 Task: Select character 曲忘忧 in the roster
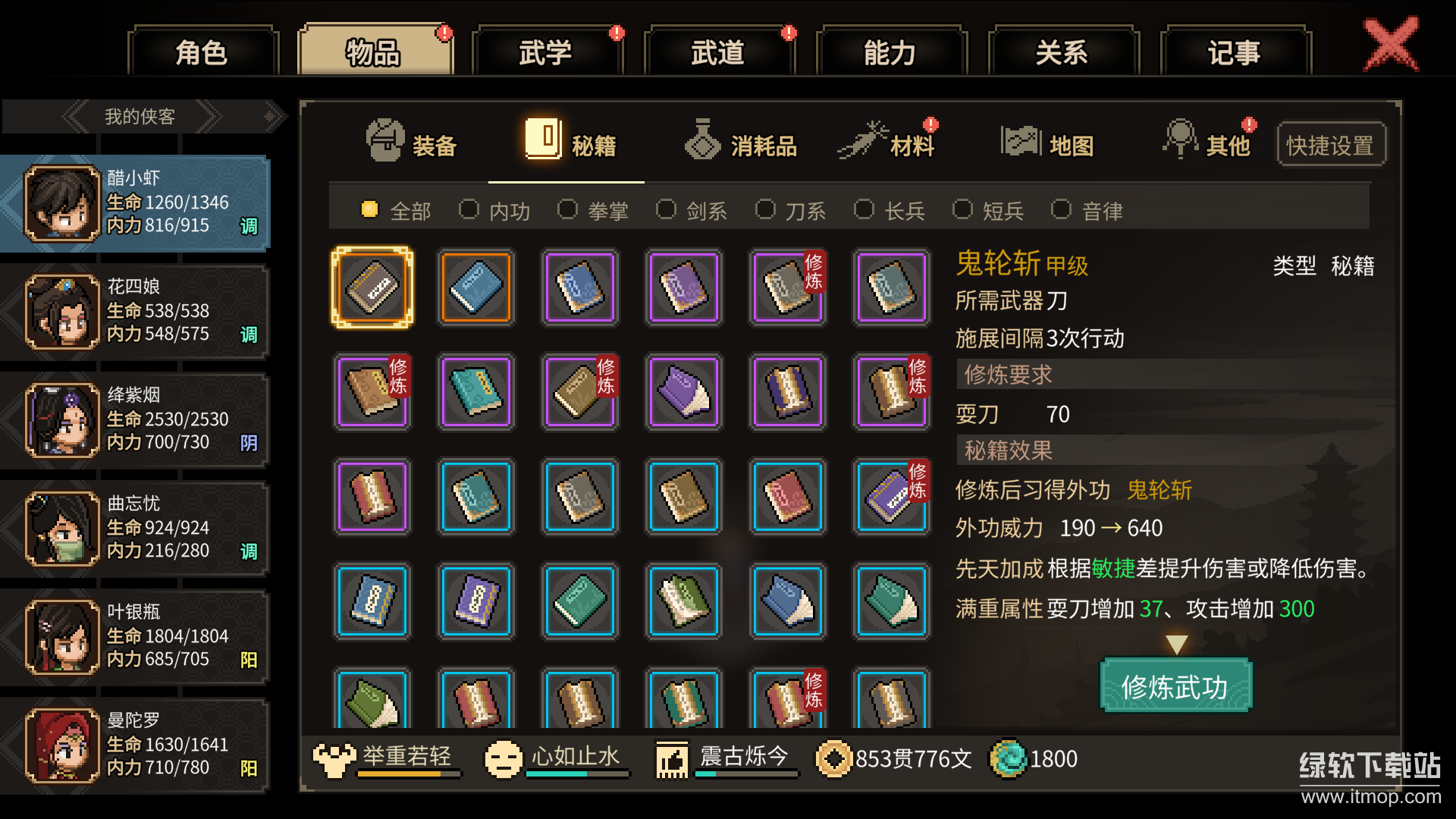(x=136, y=529)
